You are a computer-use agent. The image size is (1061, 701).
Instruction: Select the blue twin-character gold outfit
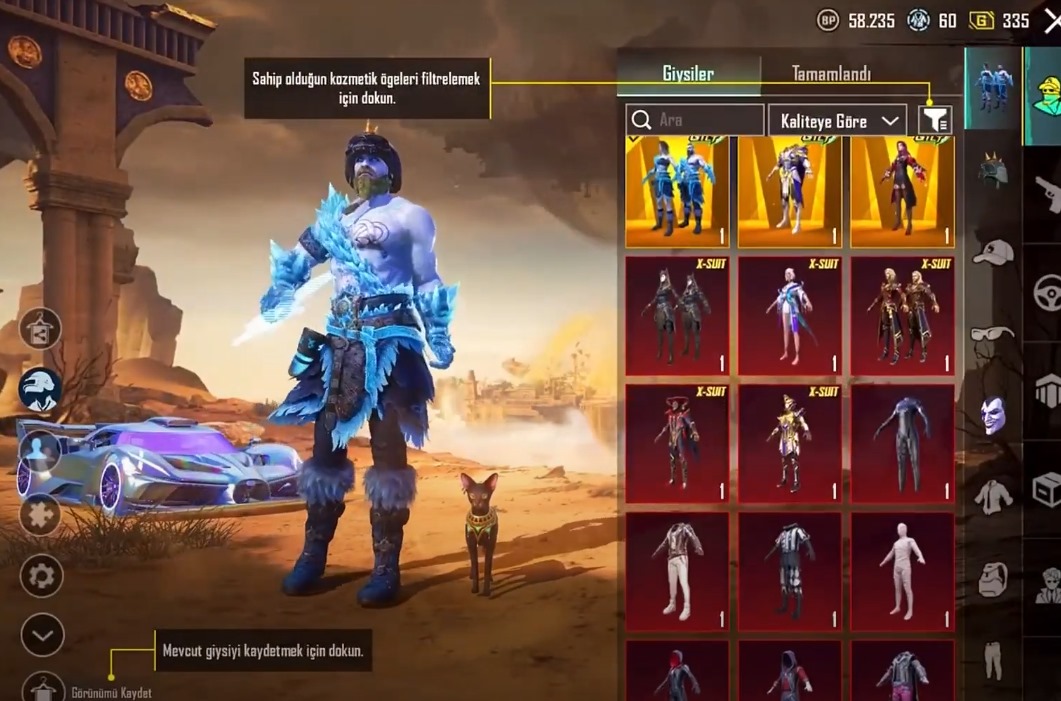pyautogui.click(x=677, y=192)
